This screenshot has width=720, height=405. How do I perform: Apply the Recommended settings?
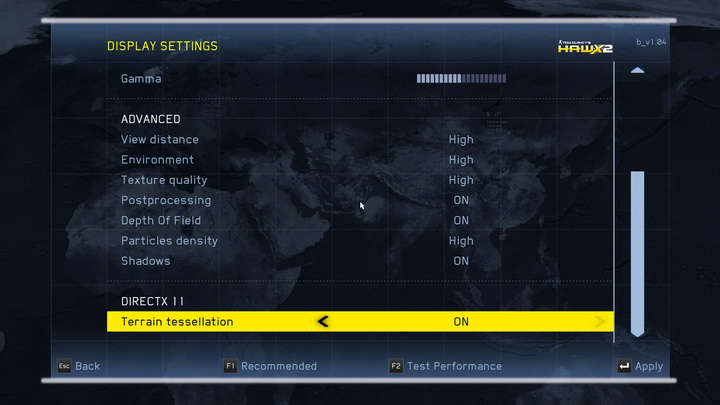270,366
